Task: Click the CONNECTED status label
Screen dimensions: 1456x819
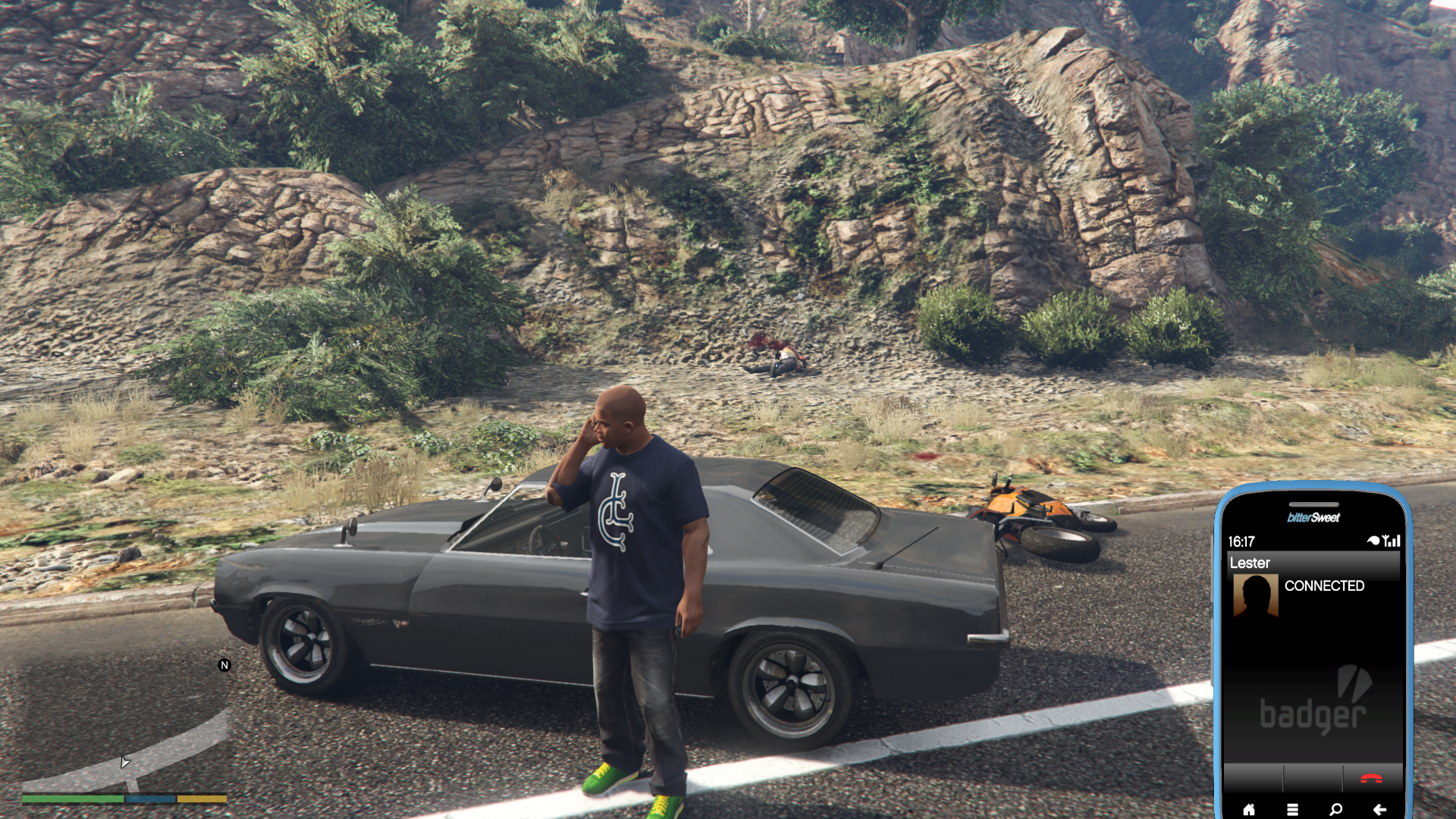Action: [1325, 586]
